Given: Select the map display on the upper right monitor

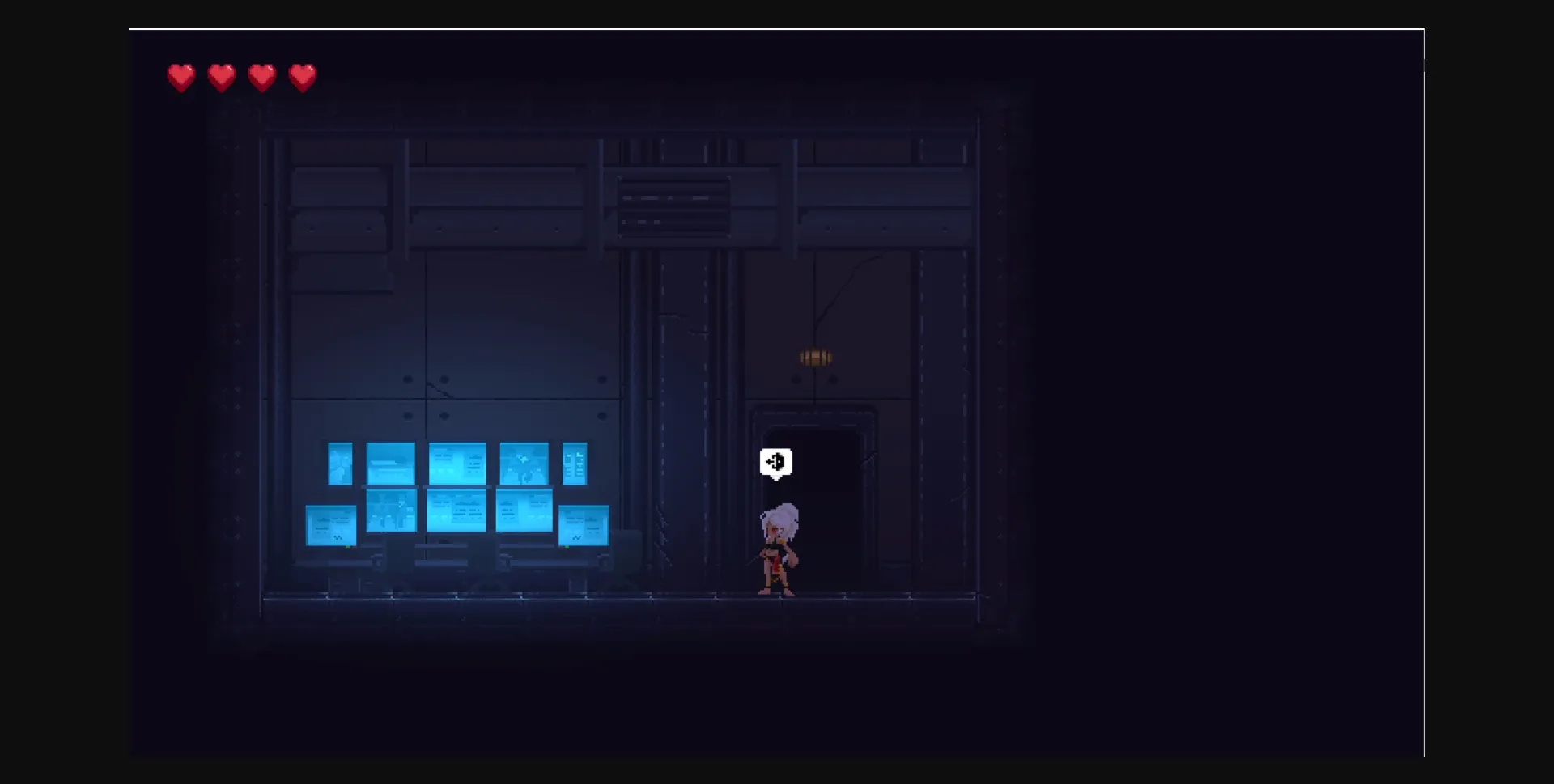Looking at the screenshot, I should click(x=524, y=463).
